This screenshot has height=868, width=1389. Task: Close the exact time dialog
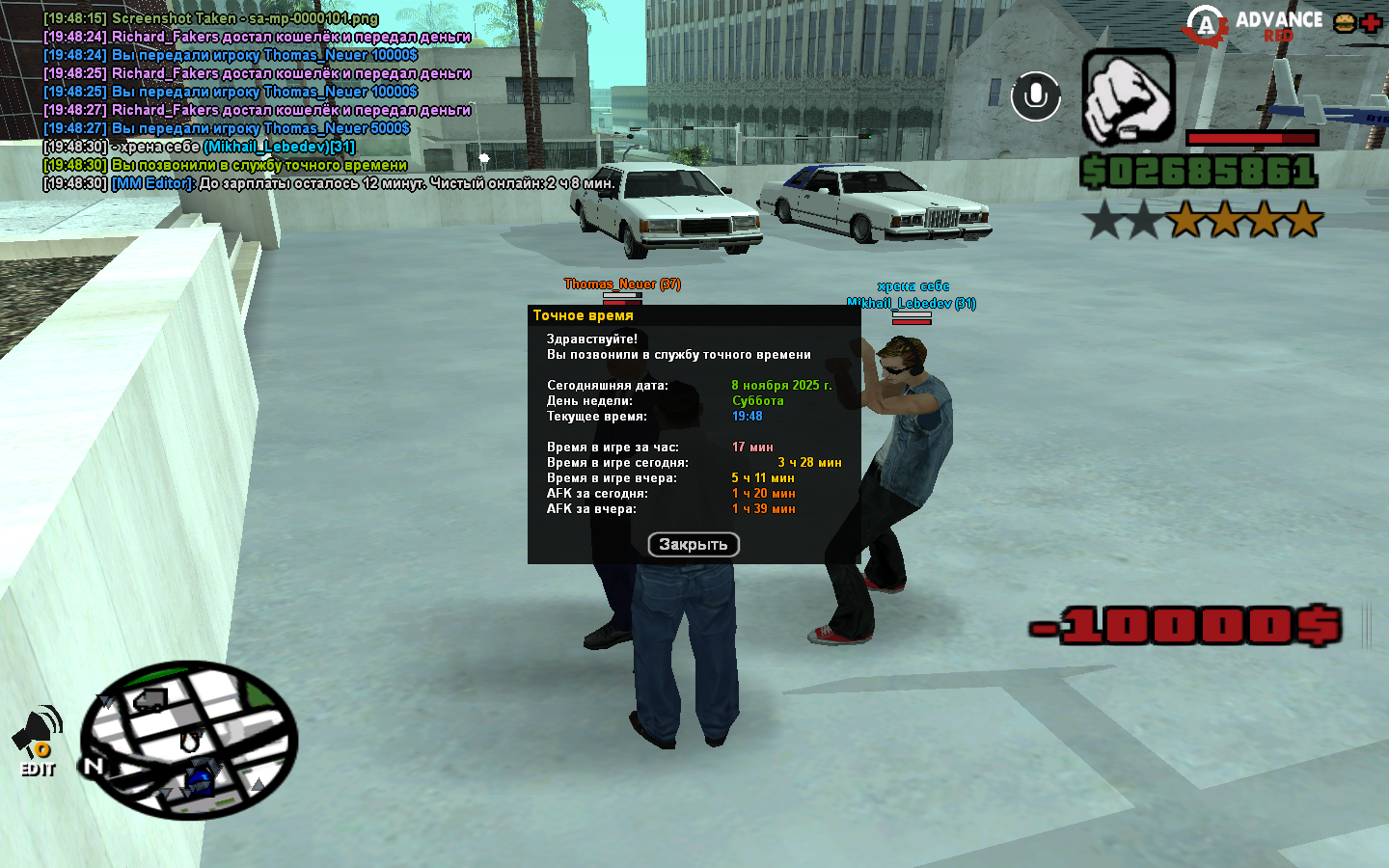[693, 545]
